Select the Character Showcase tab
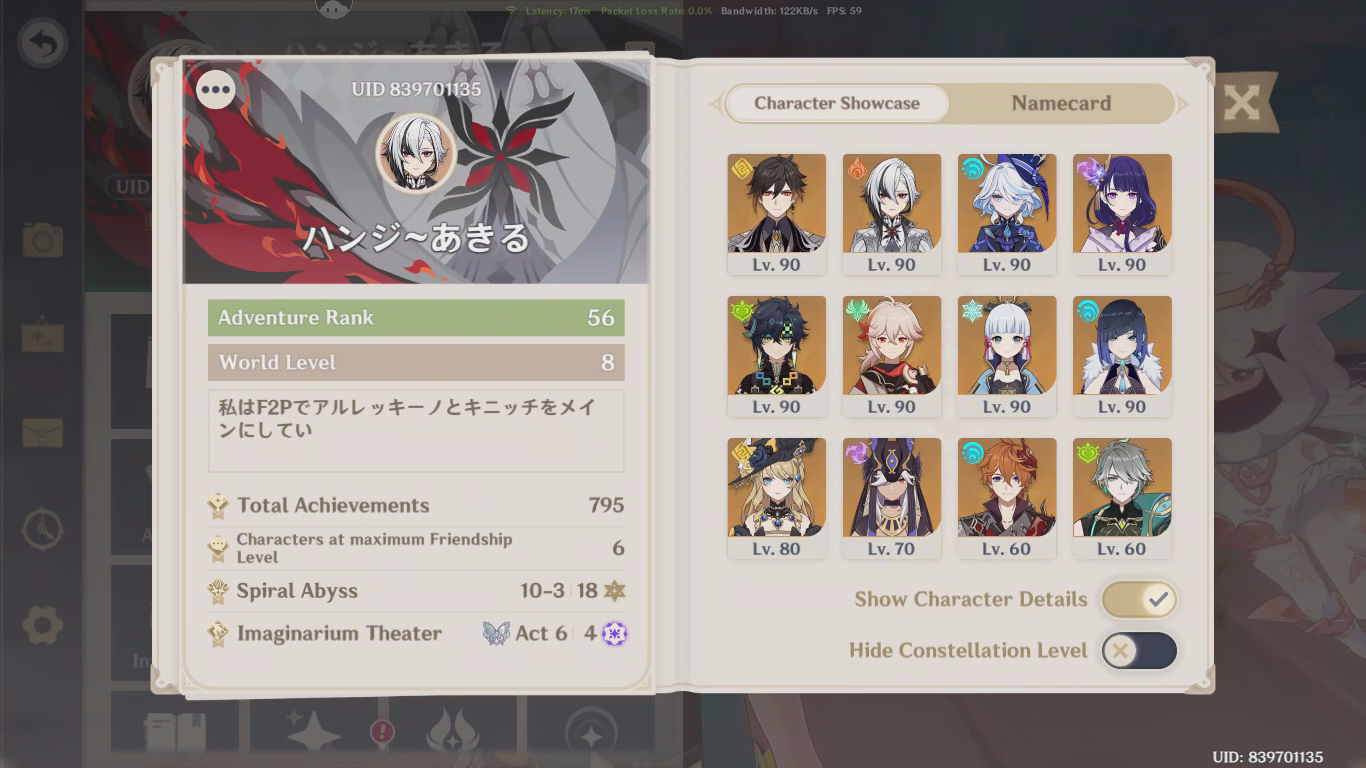Image resolution: width=1366 pixels, height=768 pixels. click(837, 103)
